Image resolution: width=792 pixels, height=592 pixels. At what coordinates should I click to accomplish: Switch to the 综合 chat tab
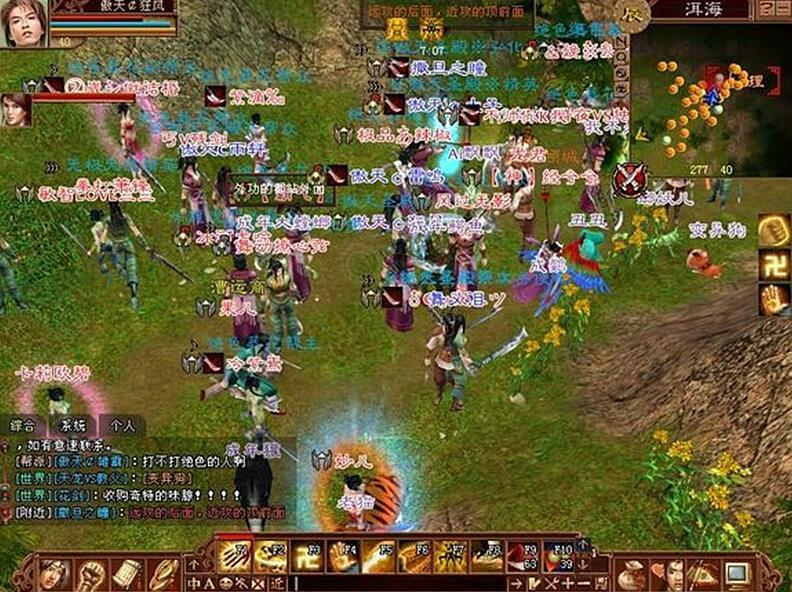click(x=20, y=424)
